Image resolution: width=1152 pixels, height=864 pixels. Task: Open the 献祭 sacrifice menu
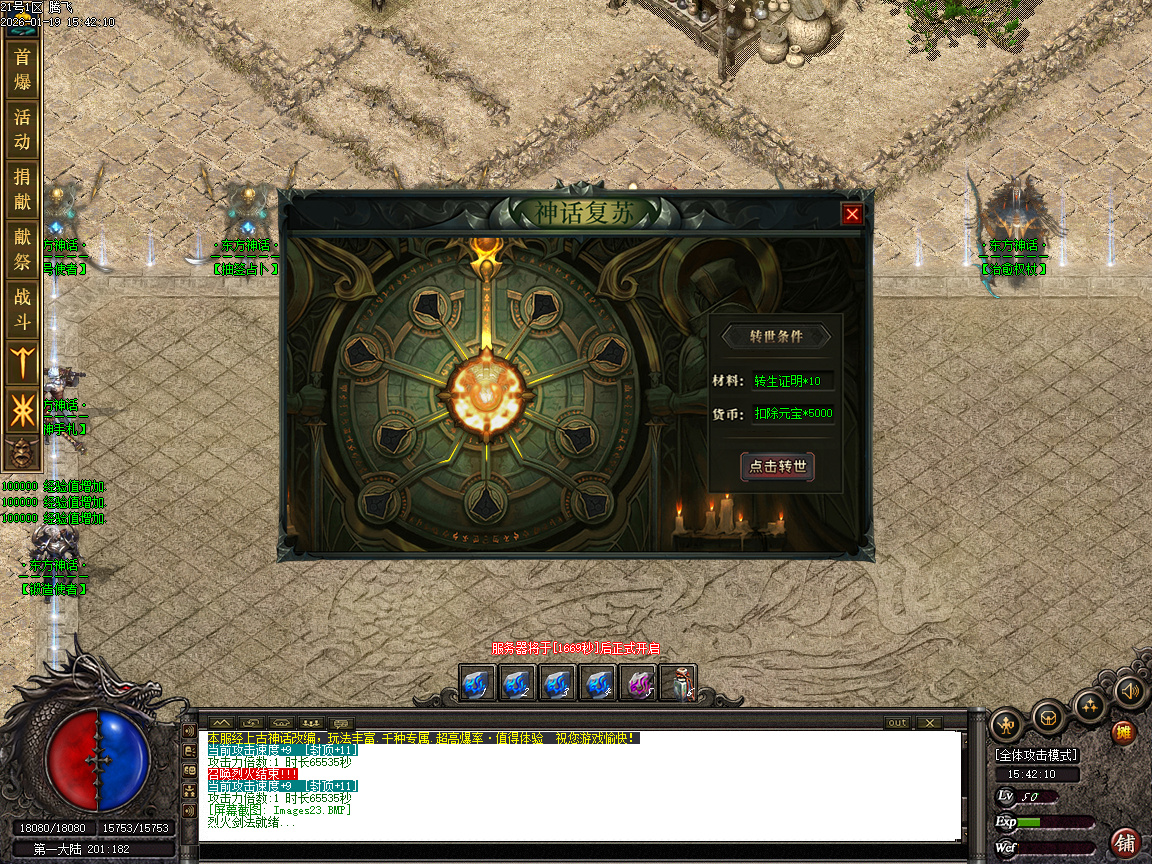[x=22, y=249]
